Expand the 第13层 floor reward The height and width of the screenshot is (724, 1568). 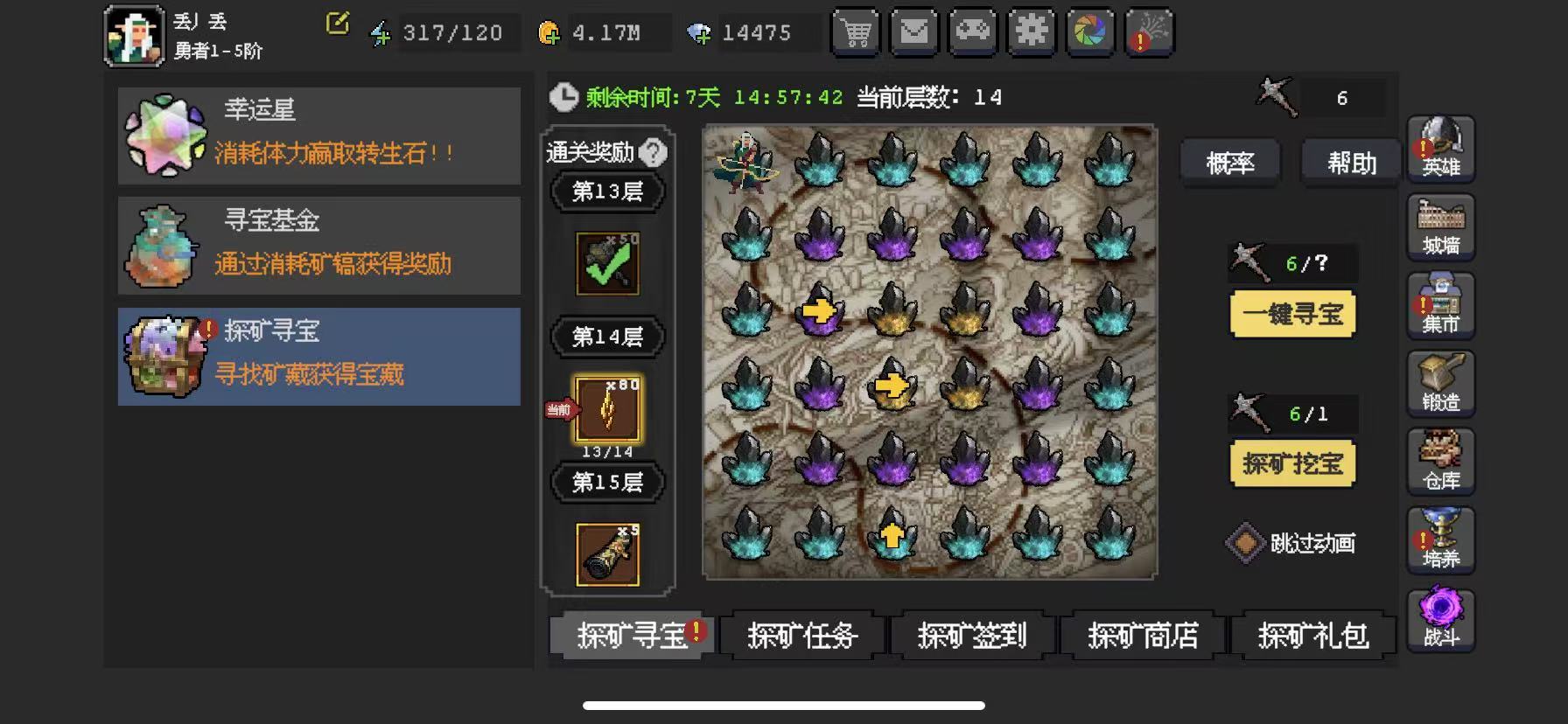607,191
